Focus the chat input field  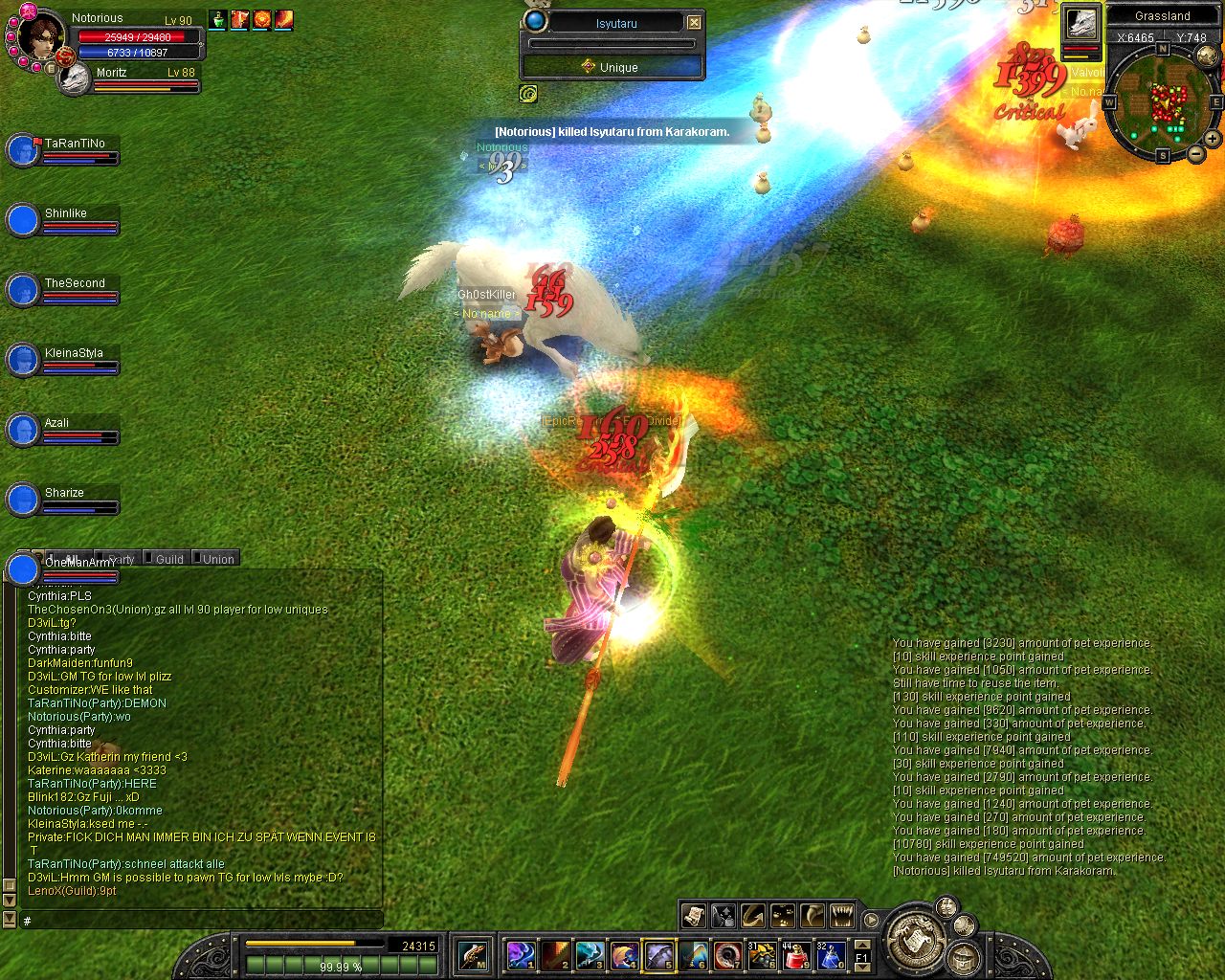pos(191,921)
